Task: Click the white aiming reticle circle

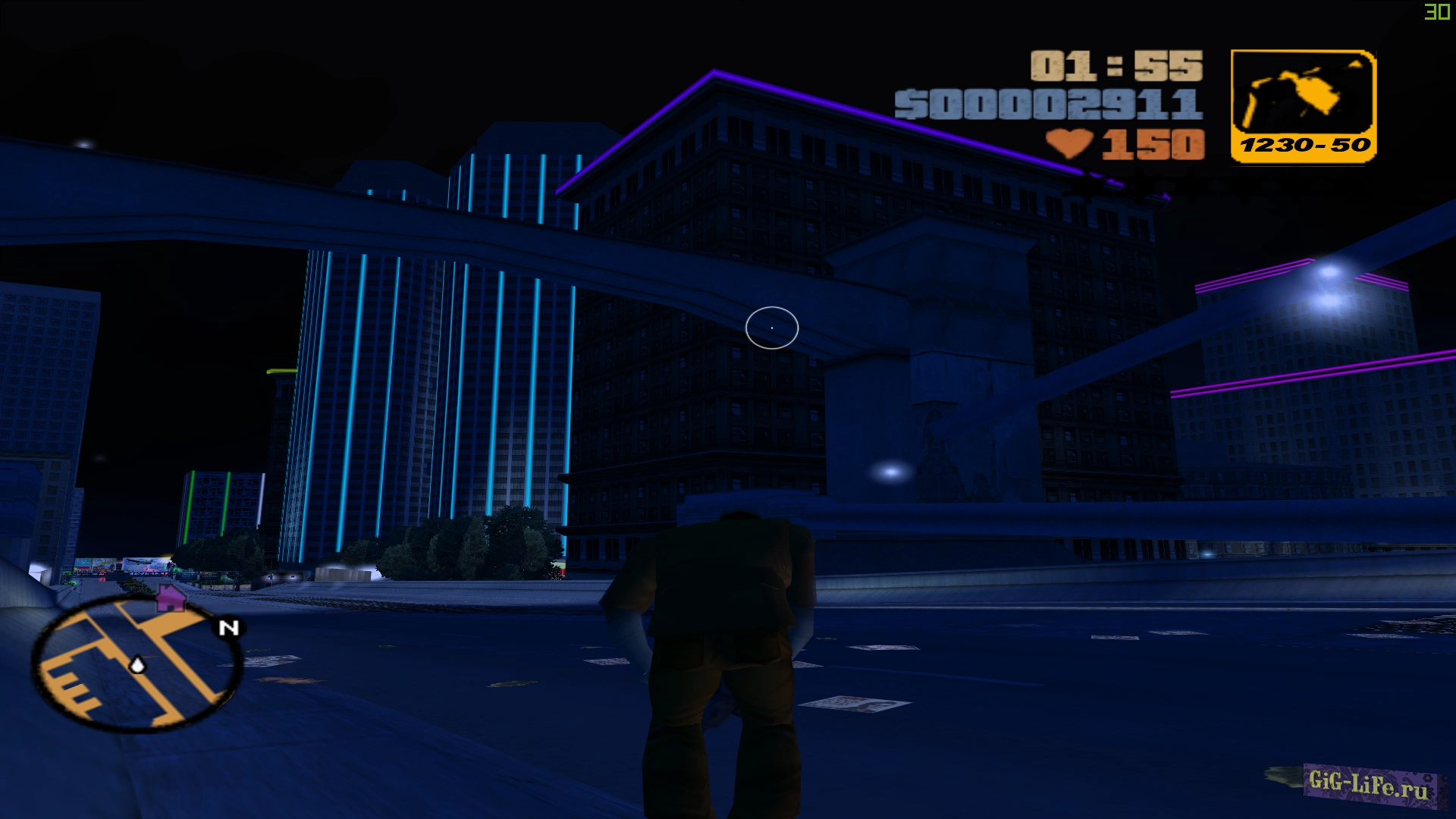Action: click(x=771, y=327)
